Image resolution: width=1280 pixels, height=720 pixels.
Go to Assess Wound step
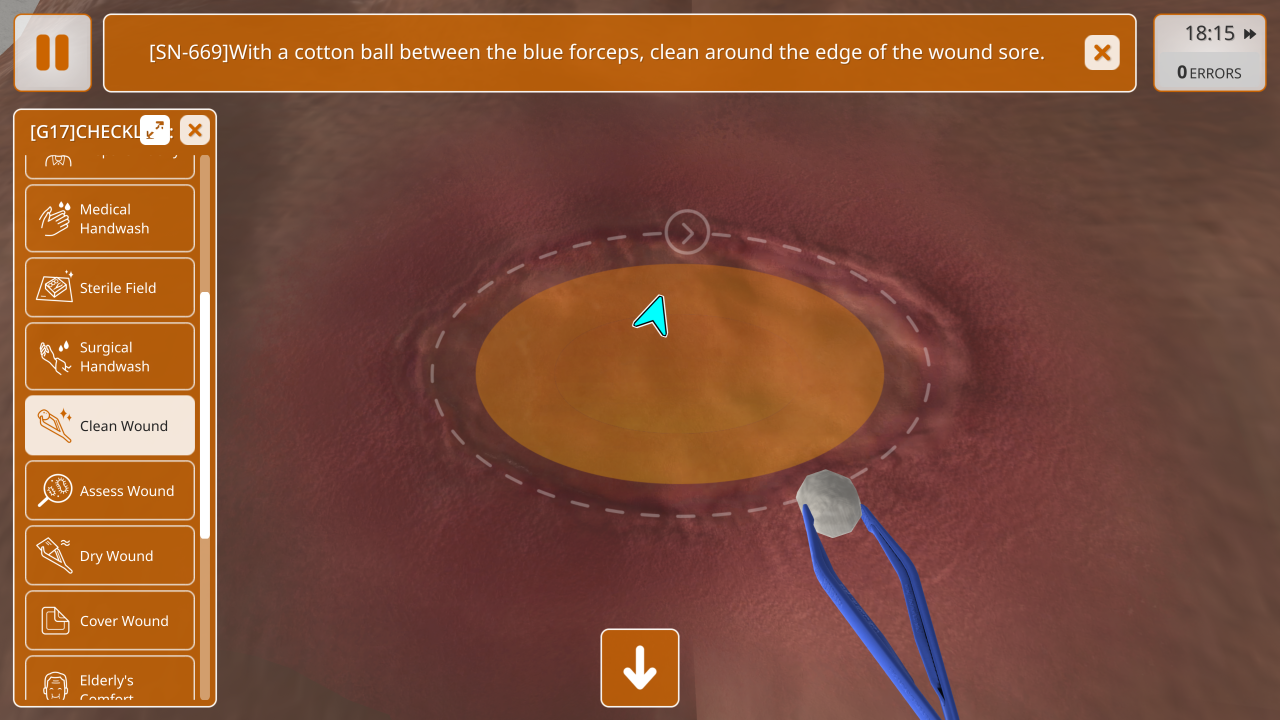coord(110,491)
